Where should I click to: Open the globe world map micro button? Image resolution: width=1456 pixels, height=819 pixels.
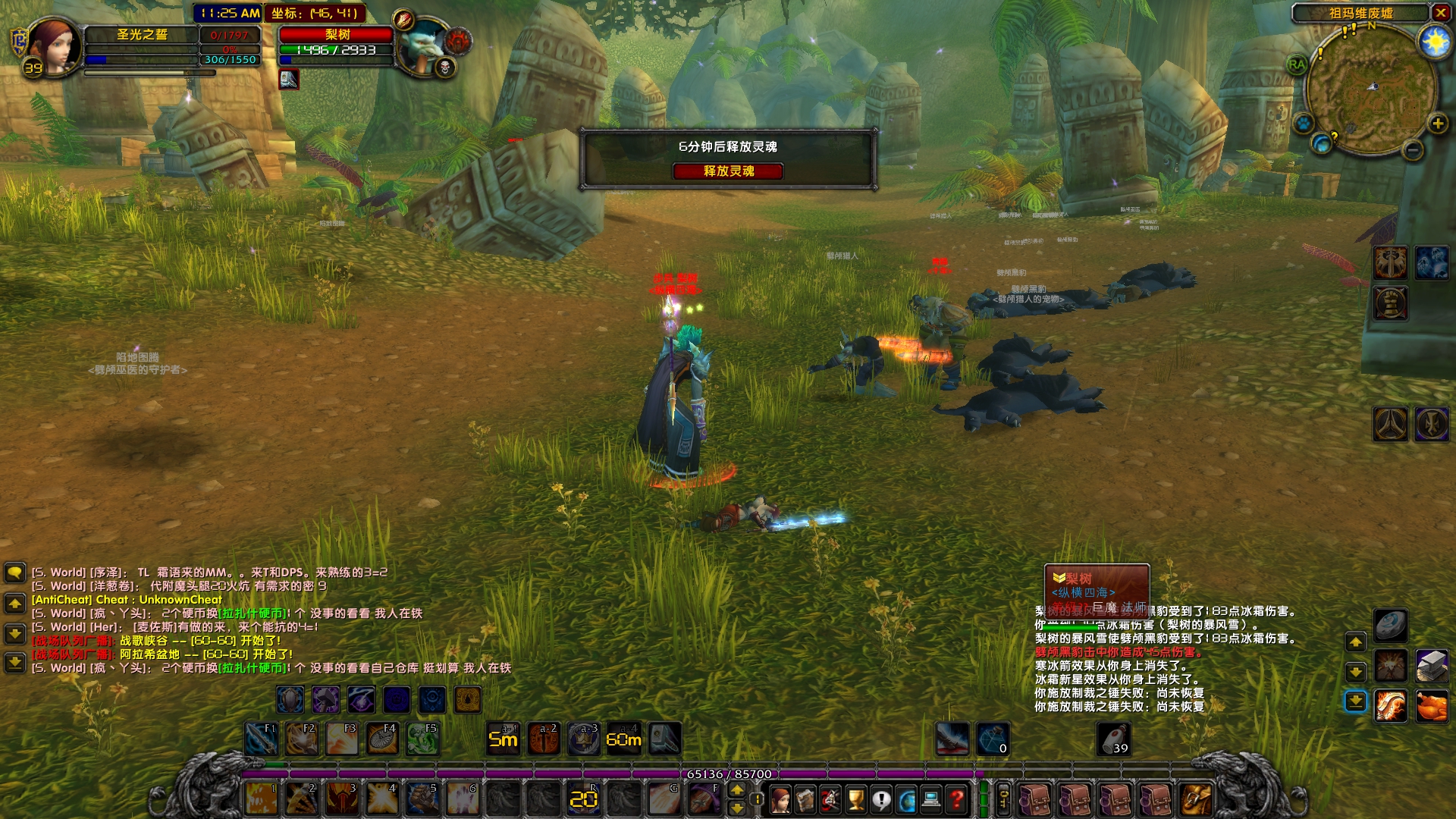point(906,799)
